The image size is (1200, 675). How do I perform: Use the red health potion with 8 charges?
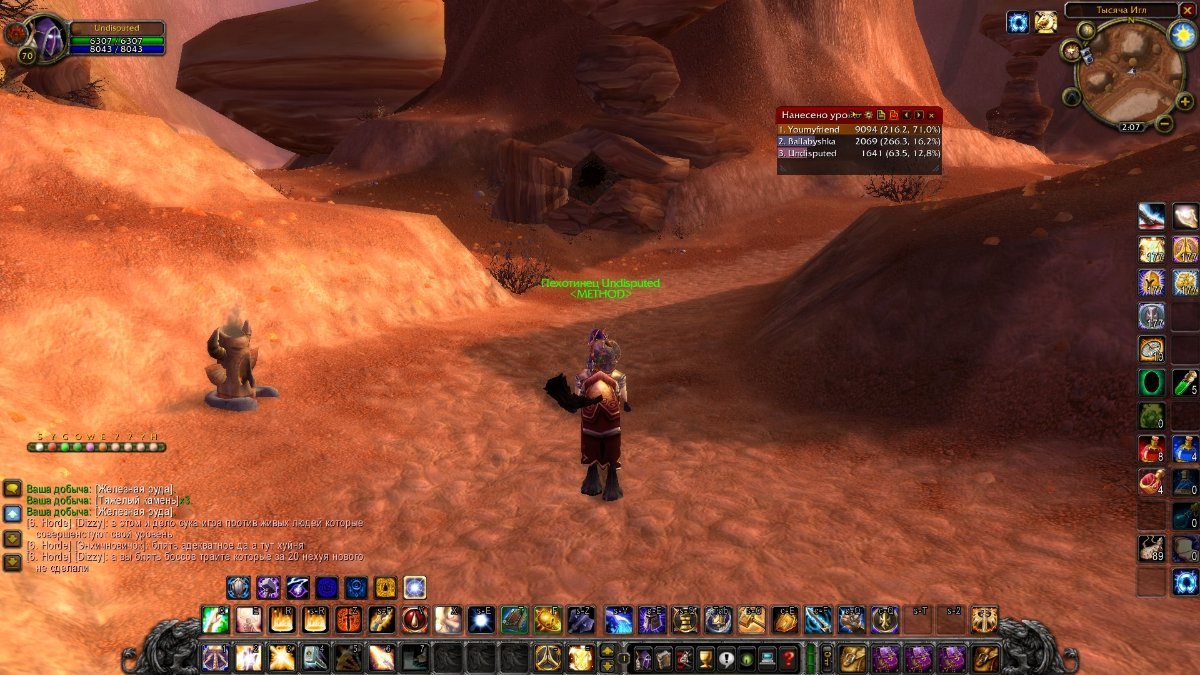pos(1151,448)
